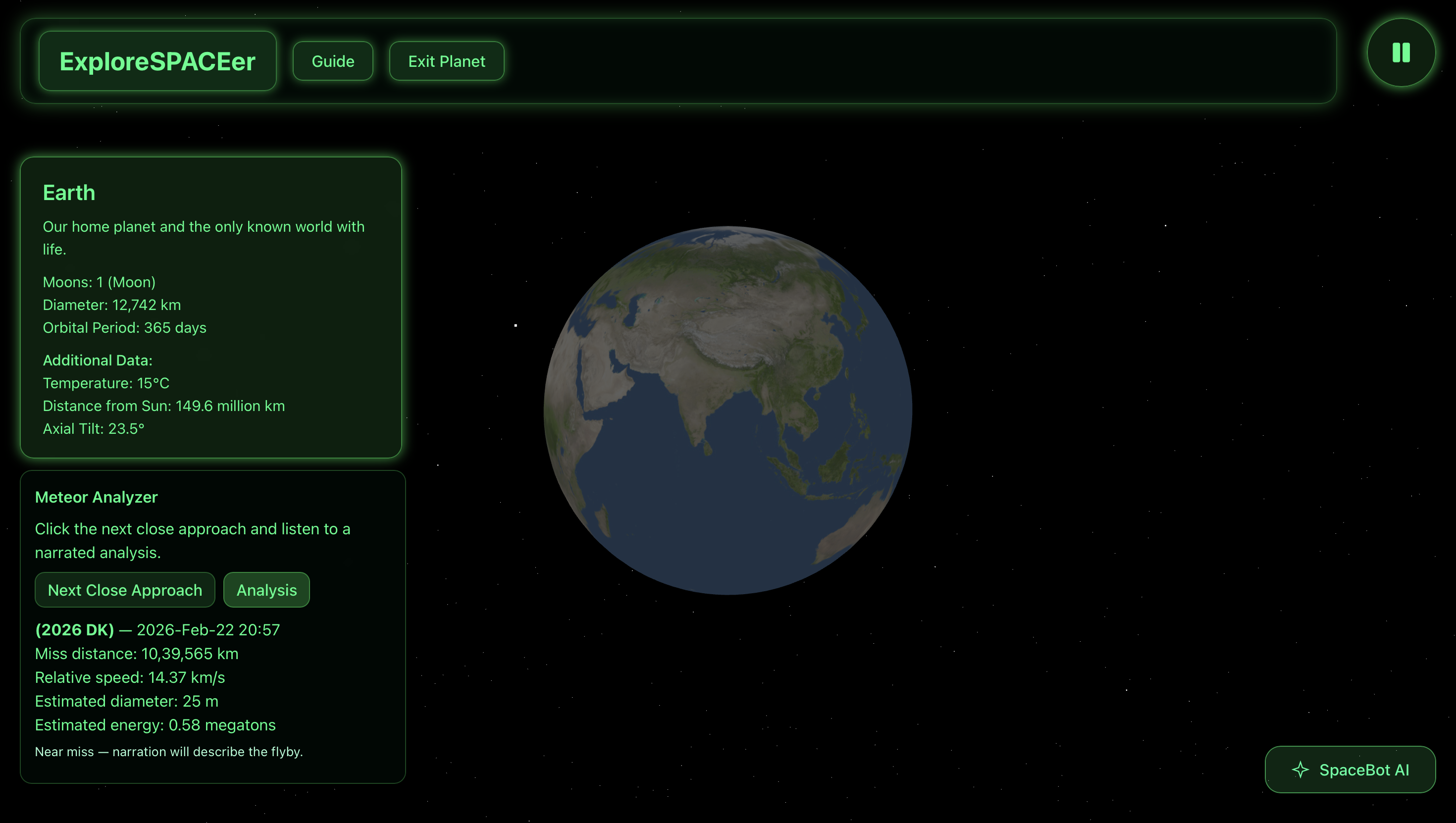Open the Guide
Screen dimensions: 1456x823
point(333,61)
